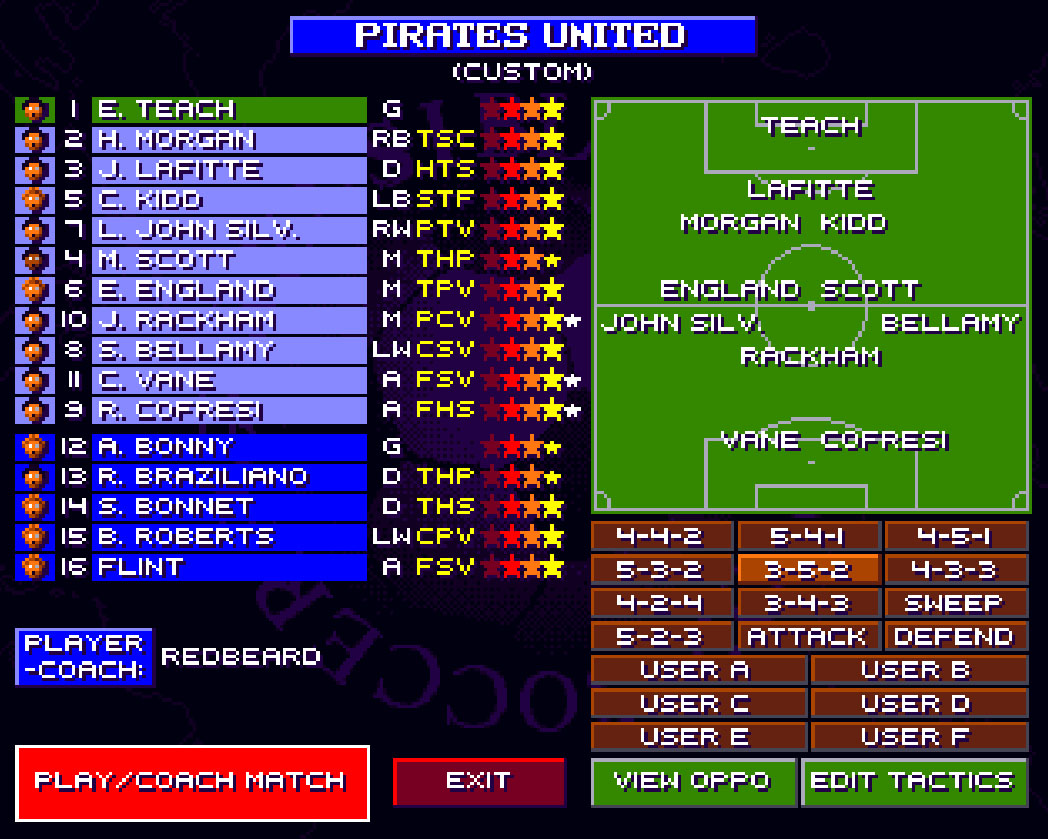Image resolution: width=1048 pixels, height=839 pixels.
Task: Choose the 5-2-3 formation
Action: [660, 636]
